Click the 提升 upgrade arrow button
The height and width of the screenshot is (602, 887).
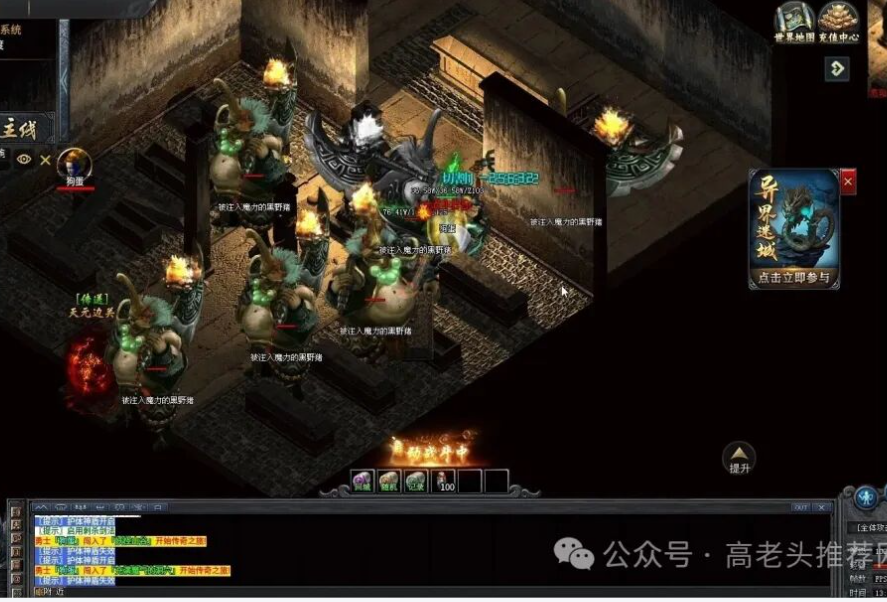739,456
